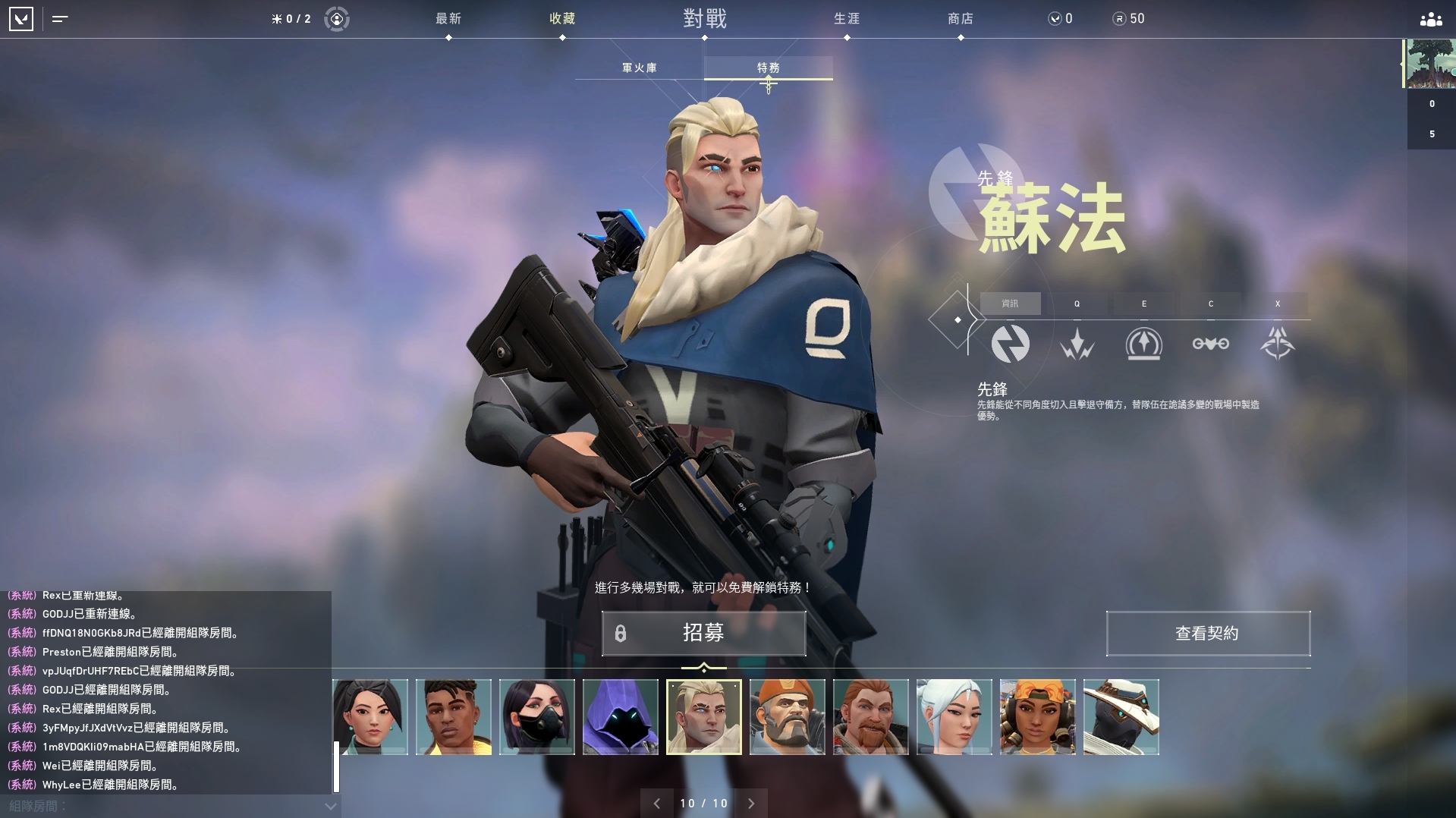Select Sova's Shock Bolt ability icon
This screenshot has width=1456, height=818.
(x=1077, y=344)
